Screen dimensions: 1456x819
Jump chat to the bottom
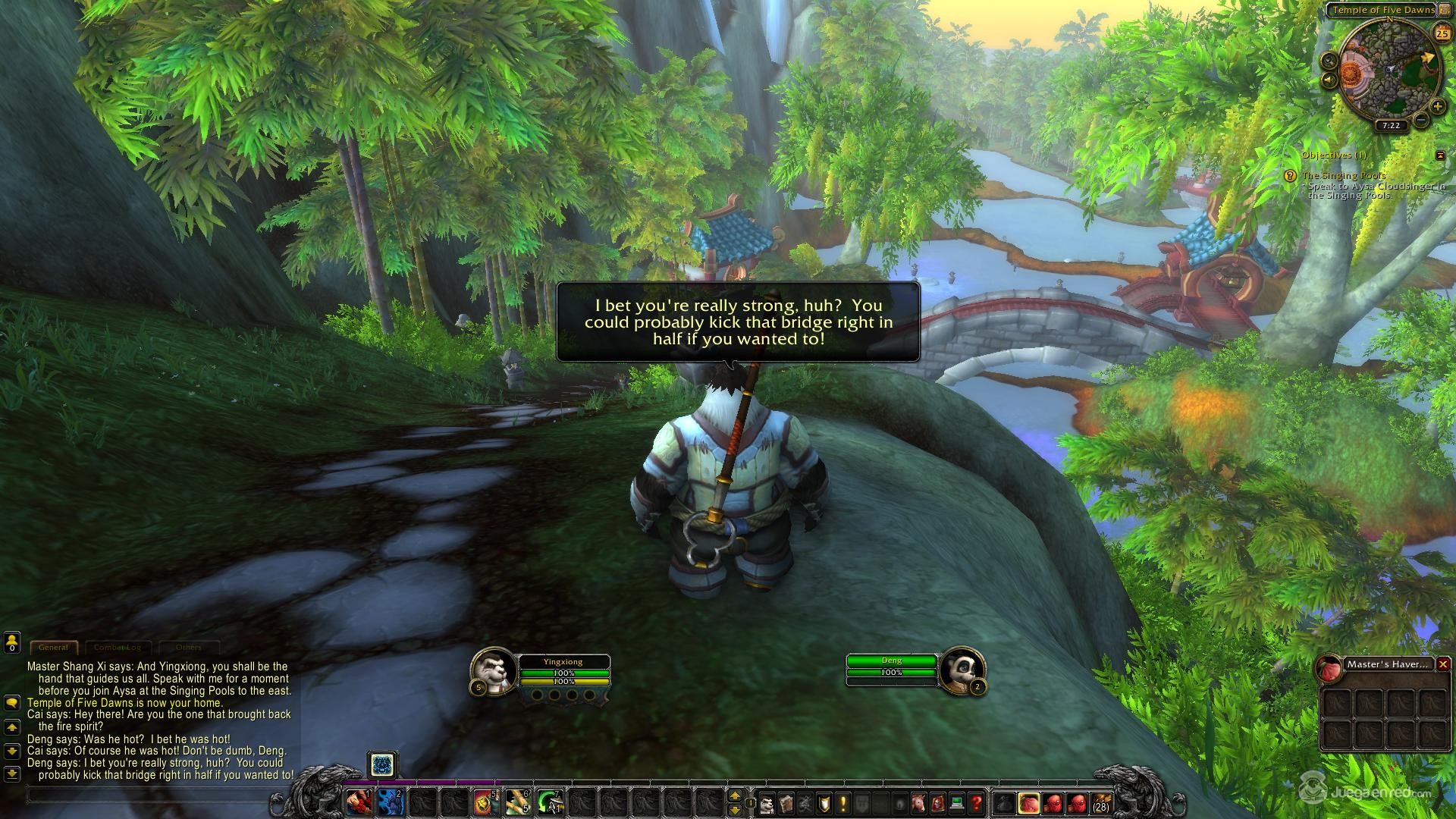pos(11,774)
